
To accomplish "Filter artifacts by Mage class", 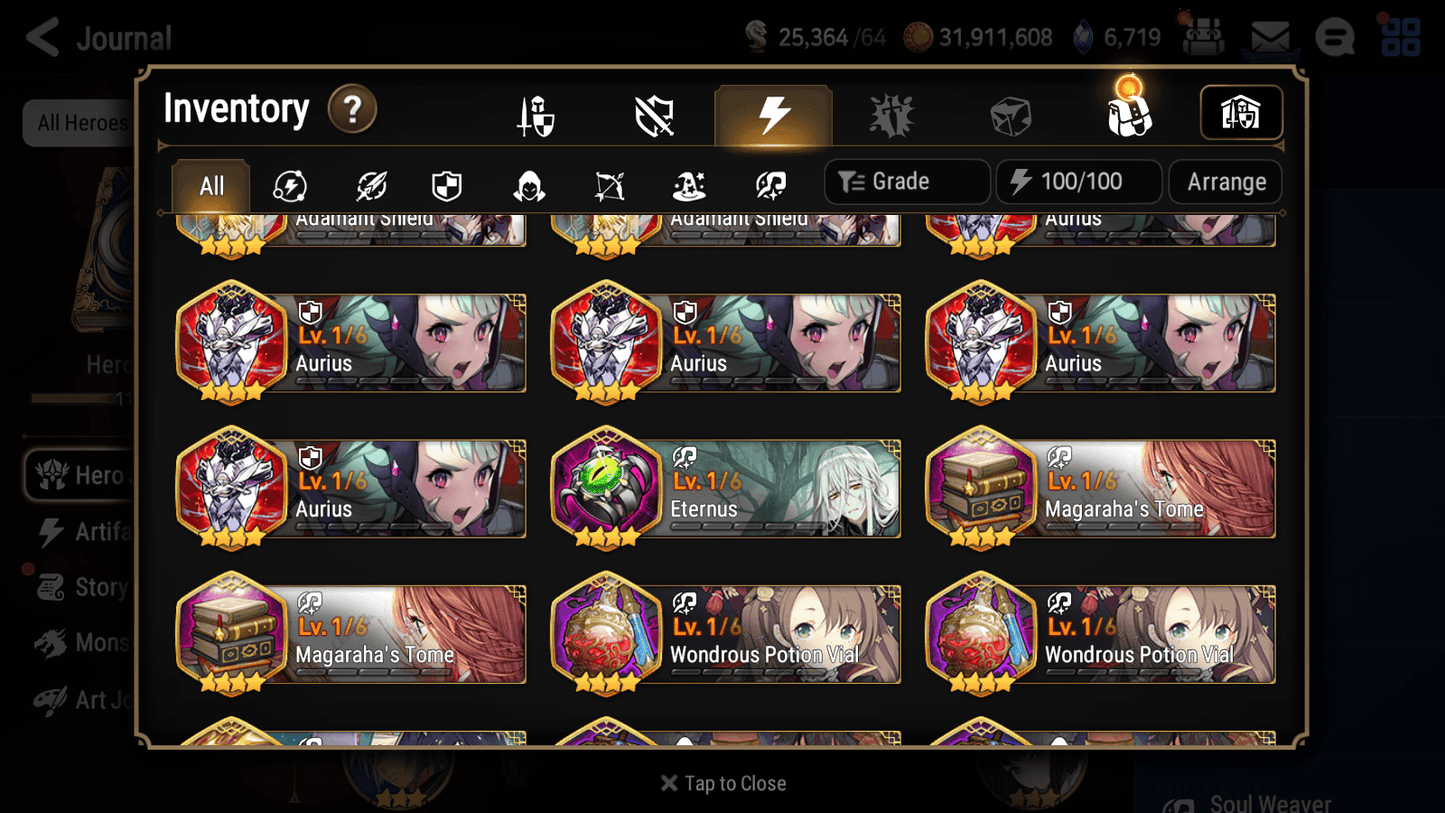I will click(x=687, y=181).
